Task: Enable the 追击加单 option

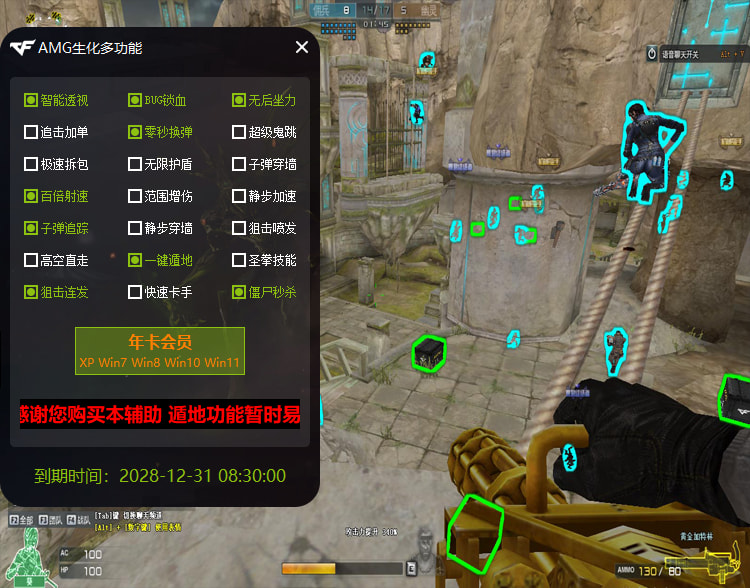Action: [31, 132]
